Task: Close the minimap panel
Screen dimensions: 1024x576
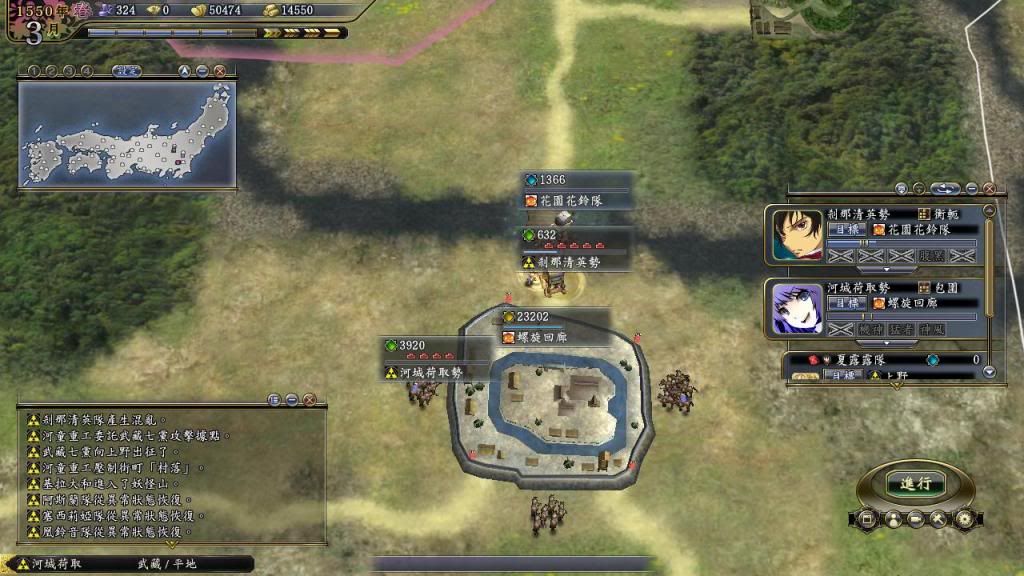Action: (219, 71)
